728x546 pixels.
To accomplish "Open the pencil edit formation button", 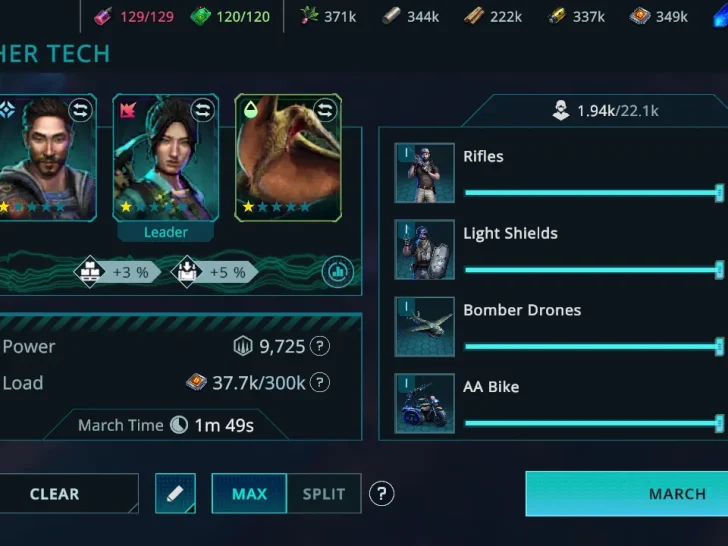I will pos(175,494).
